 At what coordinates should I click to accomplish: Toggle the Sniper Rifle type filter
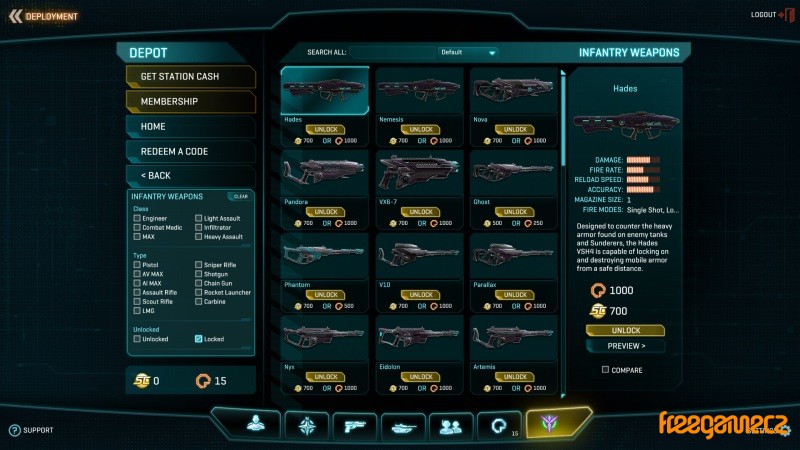(198, 264)
